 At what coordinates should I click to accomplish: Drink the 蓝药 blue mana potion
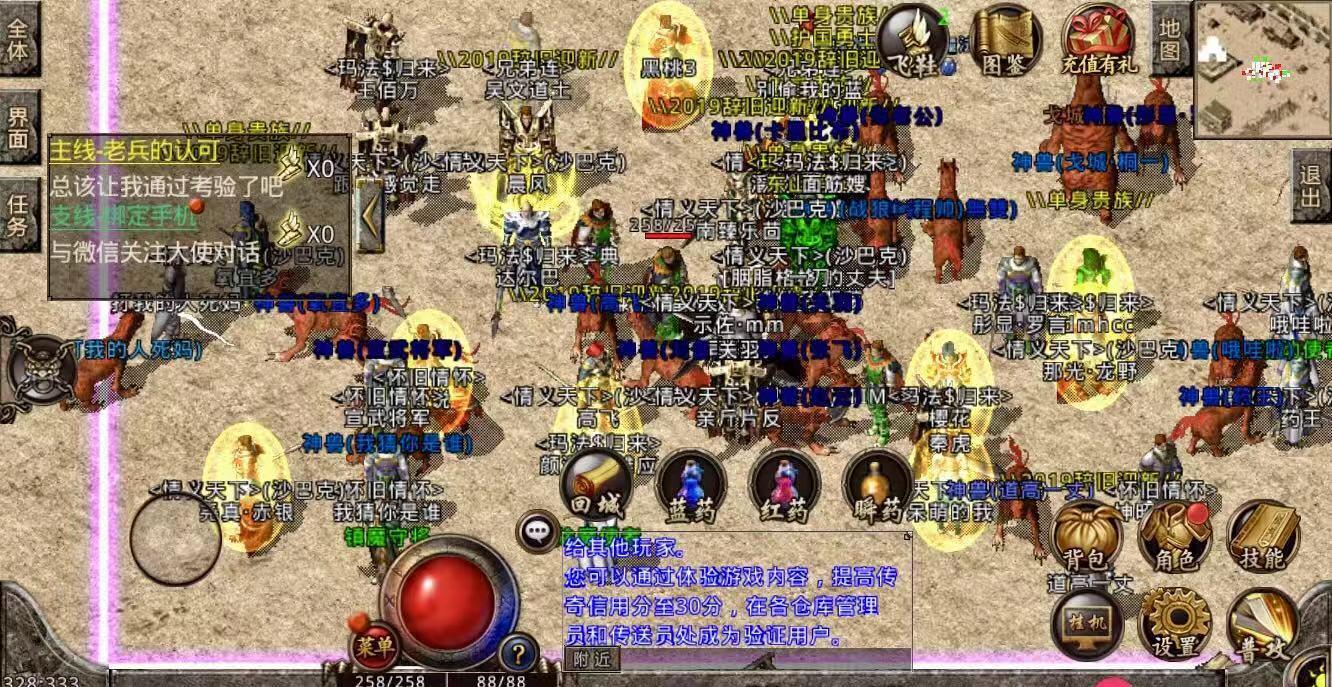pyautogui.click(x=691, y=486)
